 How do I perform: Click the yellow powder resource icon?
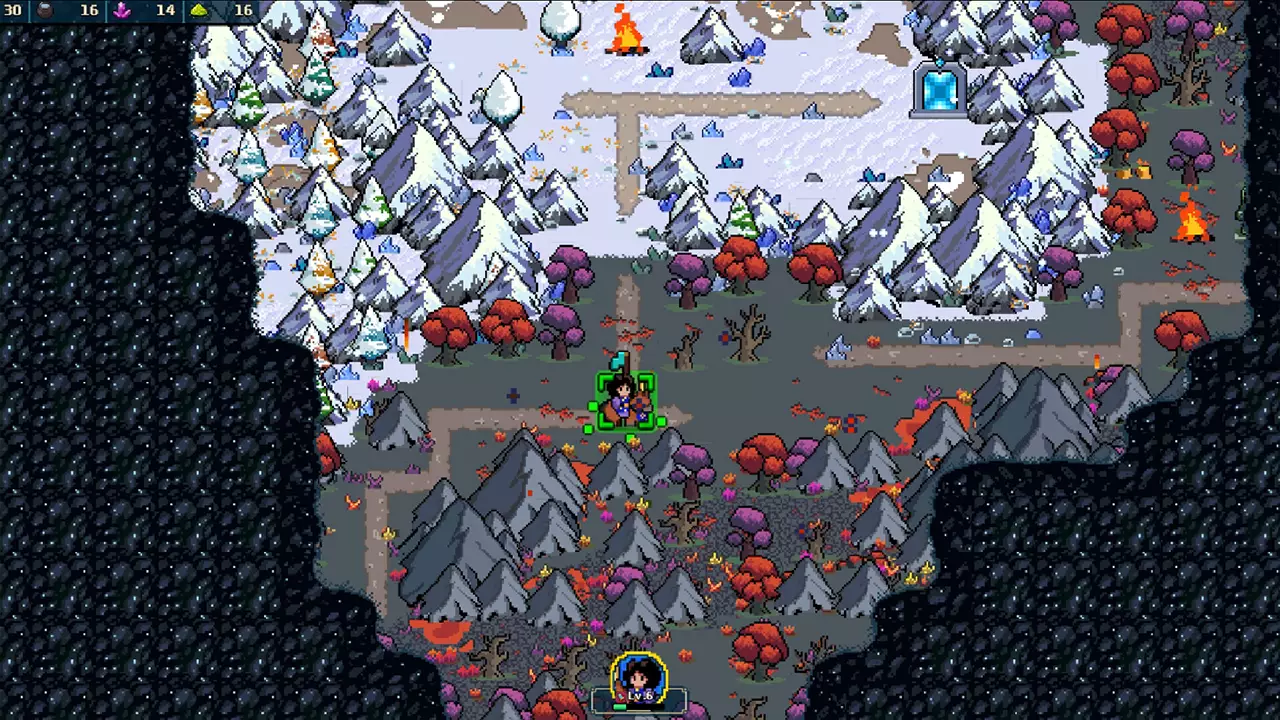[x=200, y=10]
